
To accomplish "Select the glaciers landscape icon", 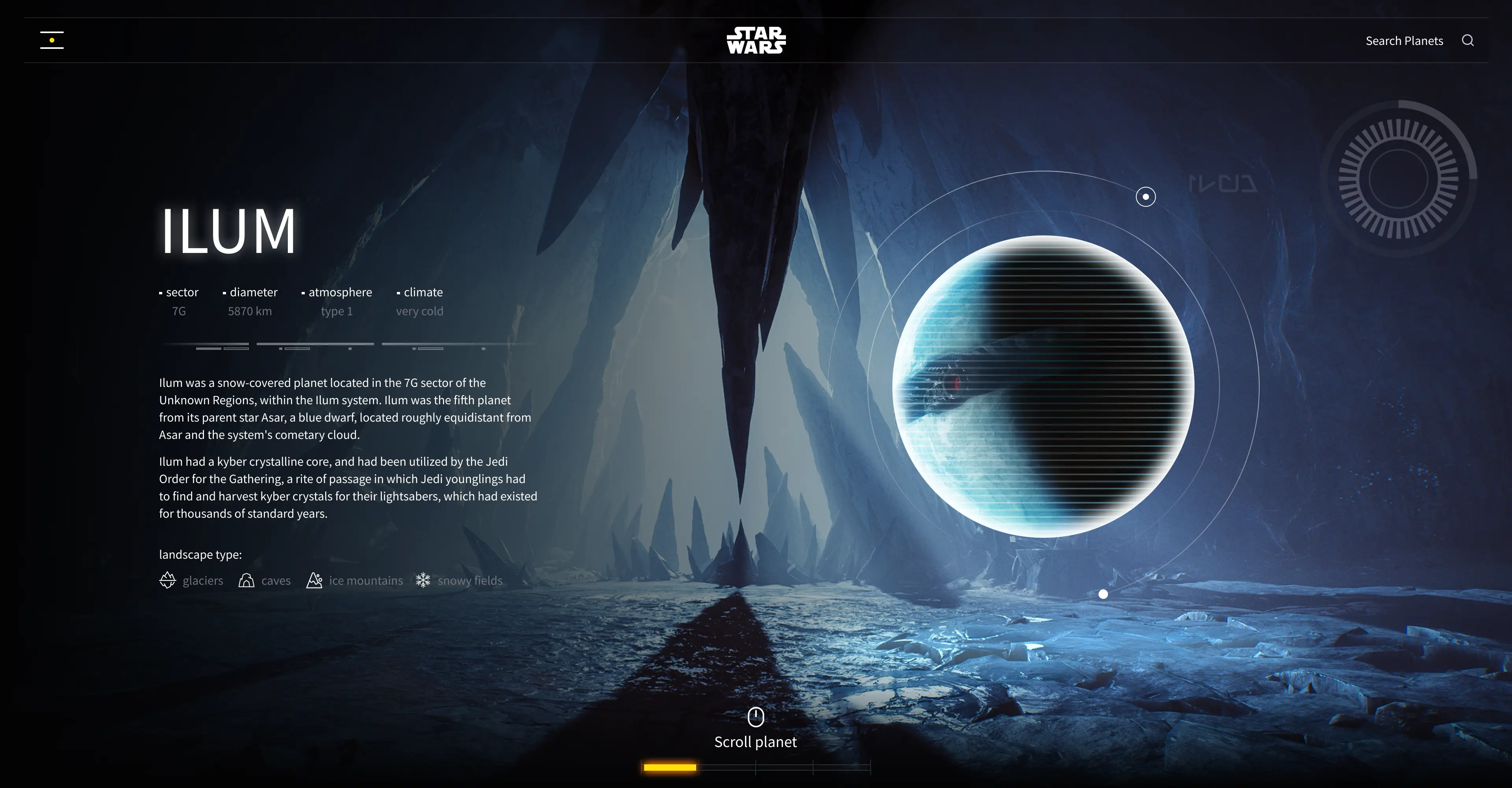I will click(167, 580).
